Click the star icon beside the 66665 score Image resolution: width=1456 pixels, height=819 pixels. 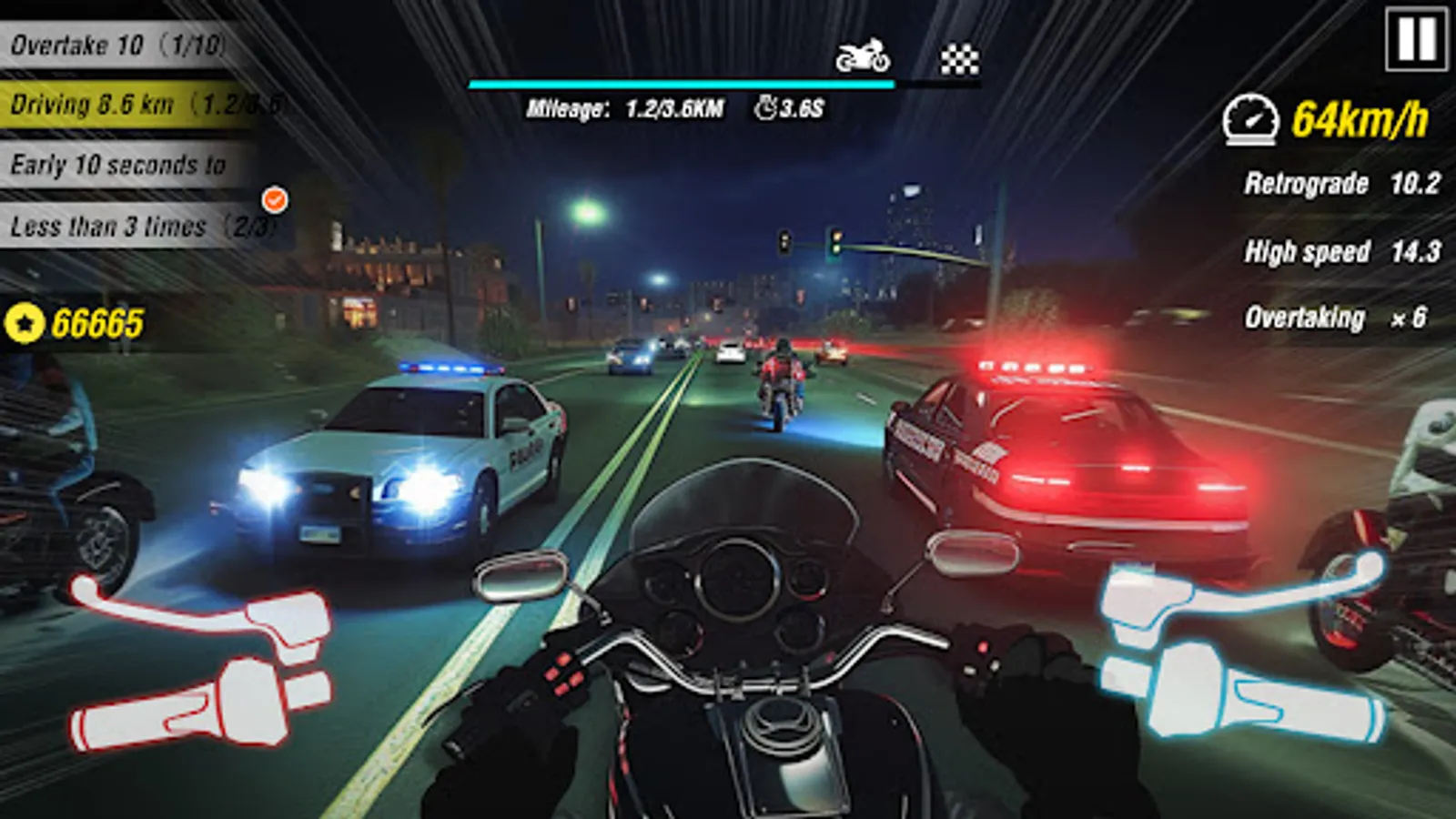coord(27,320)
